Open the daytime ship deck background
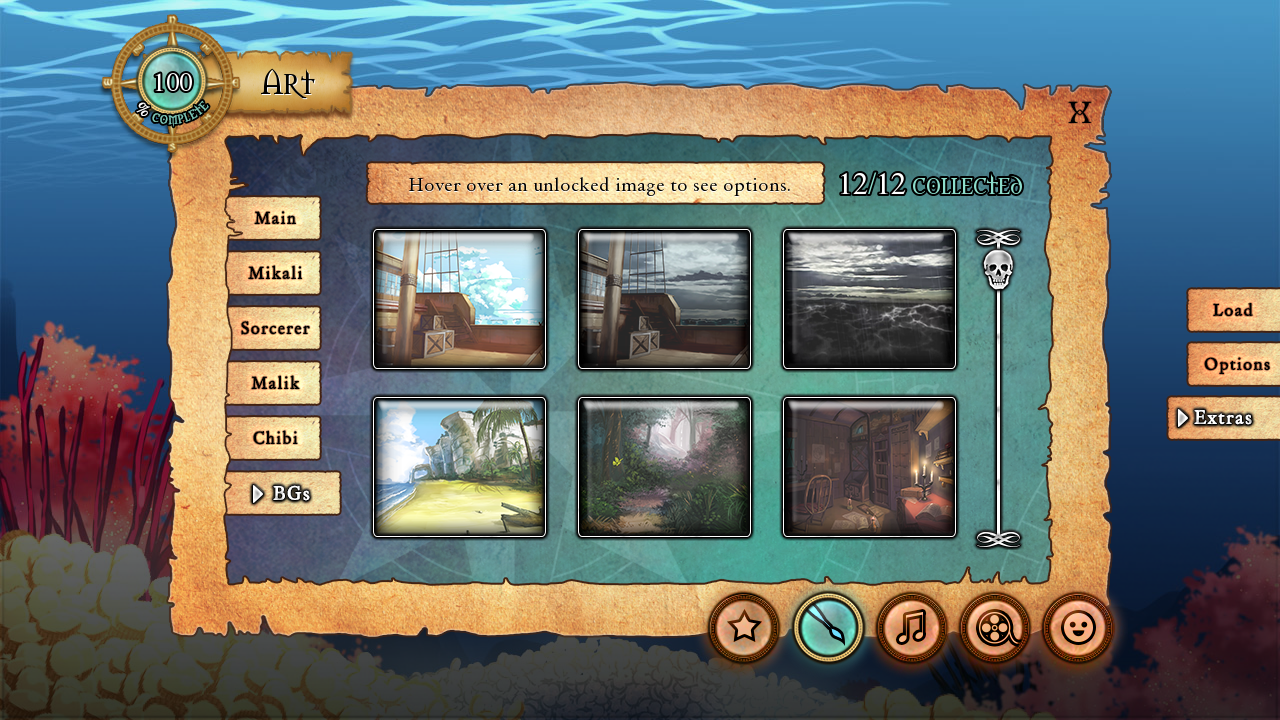This screenshot has width=1280, height=720. (460, 299)
